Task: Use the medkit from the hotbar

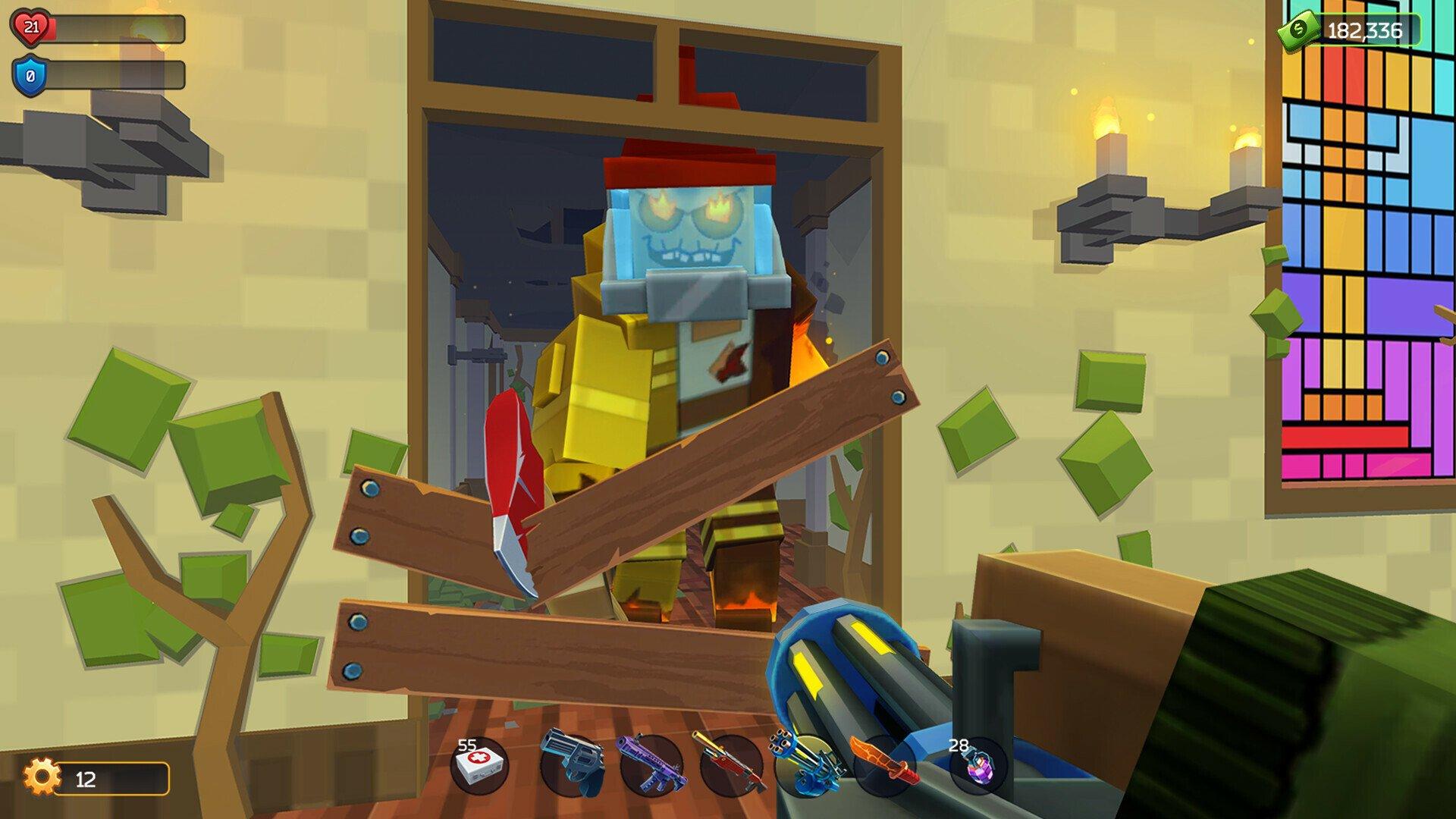Action: point(479,765)
